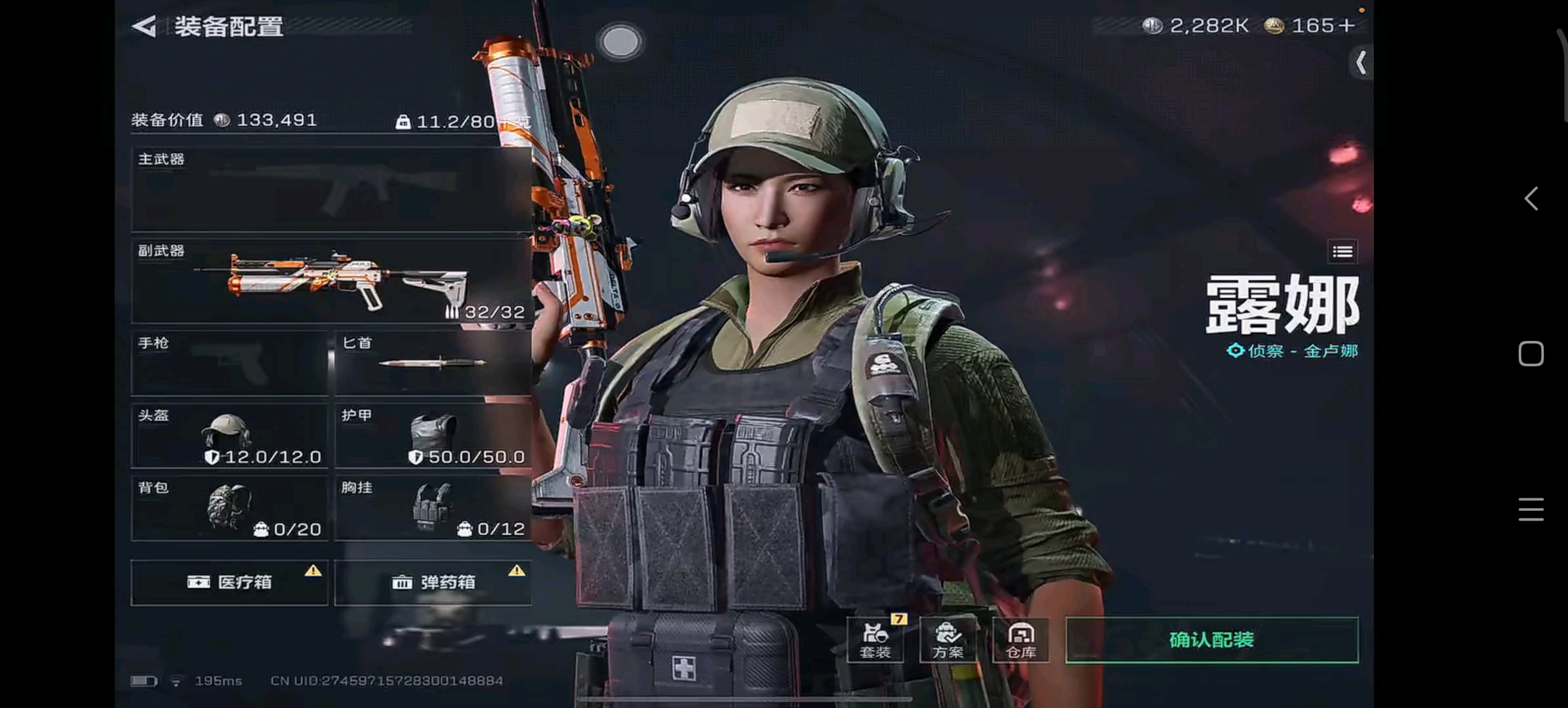This screenshot has width=1568, height=708.
Task: Open the 副武器 secondary weapon slot
Action: pos(331,281)
